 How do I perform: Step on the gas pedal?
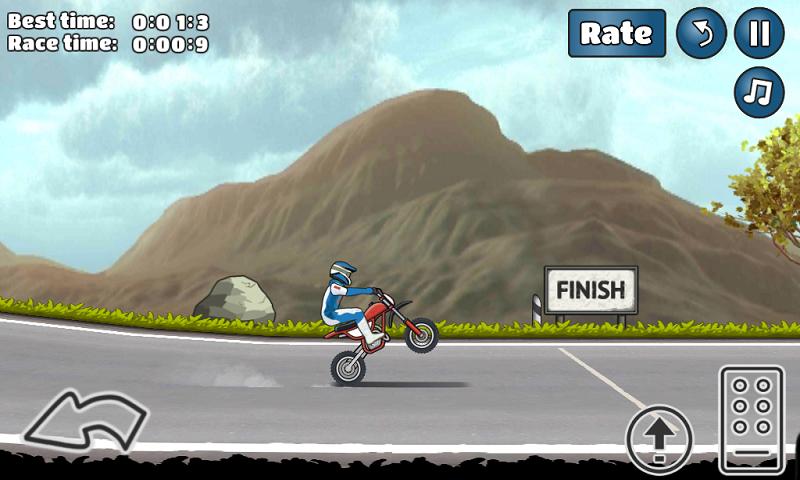[751, 418]
